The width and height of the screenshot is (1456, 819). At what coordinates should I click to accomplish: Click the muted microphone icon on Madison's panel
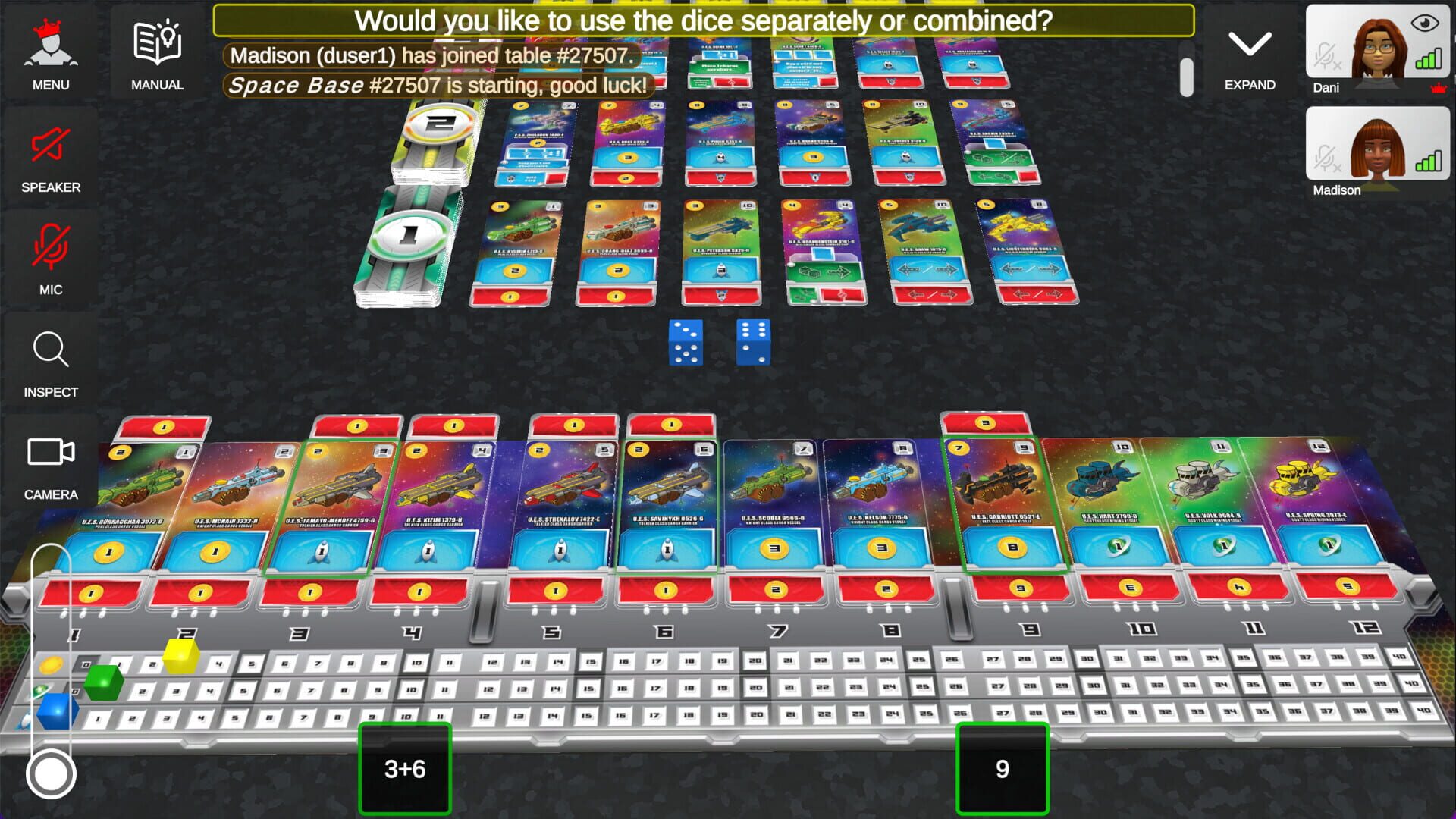tap(1326, 160)
